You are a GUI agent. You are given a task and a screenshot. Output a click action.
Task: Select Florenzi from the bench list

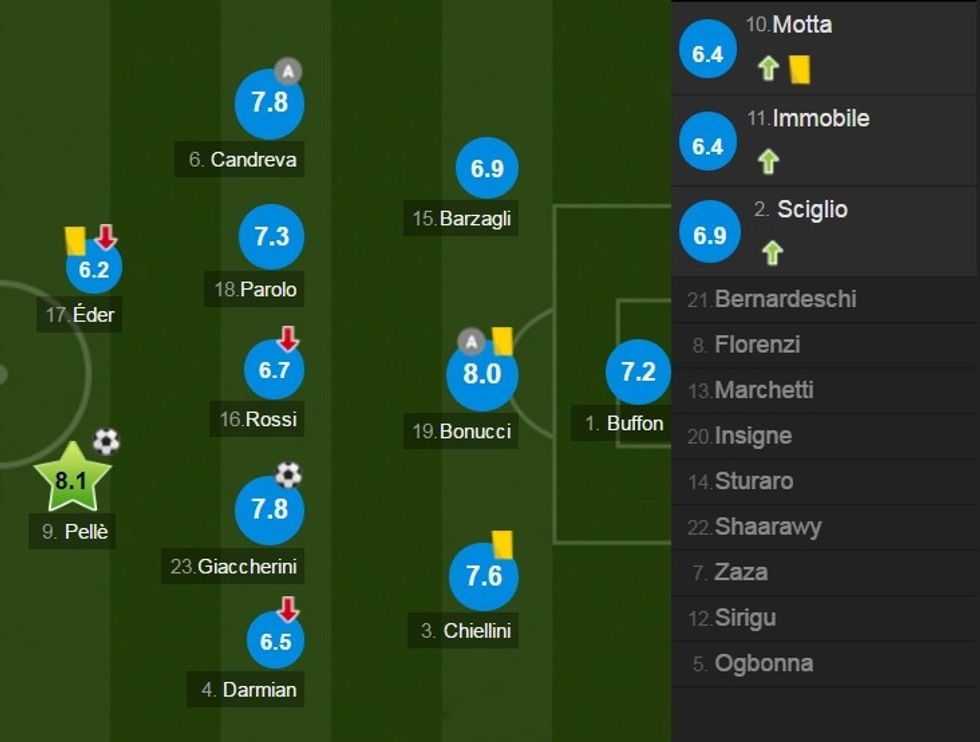757,345
